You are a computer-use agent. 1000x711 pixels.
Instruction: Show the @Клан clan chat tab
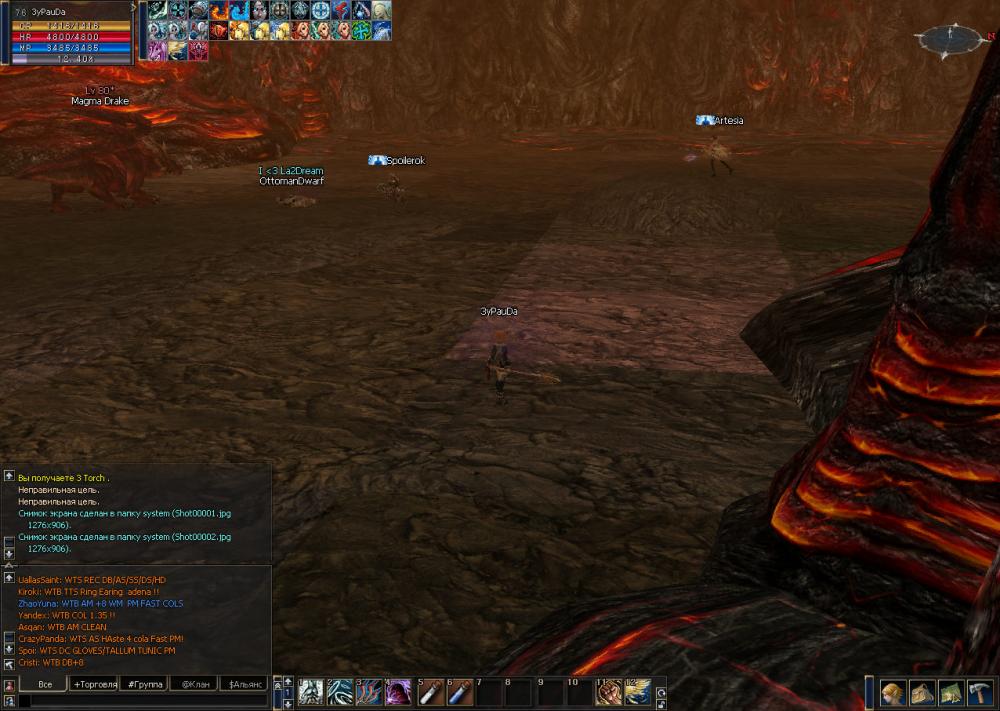[194, 684]
